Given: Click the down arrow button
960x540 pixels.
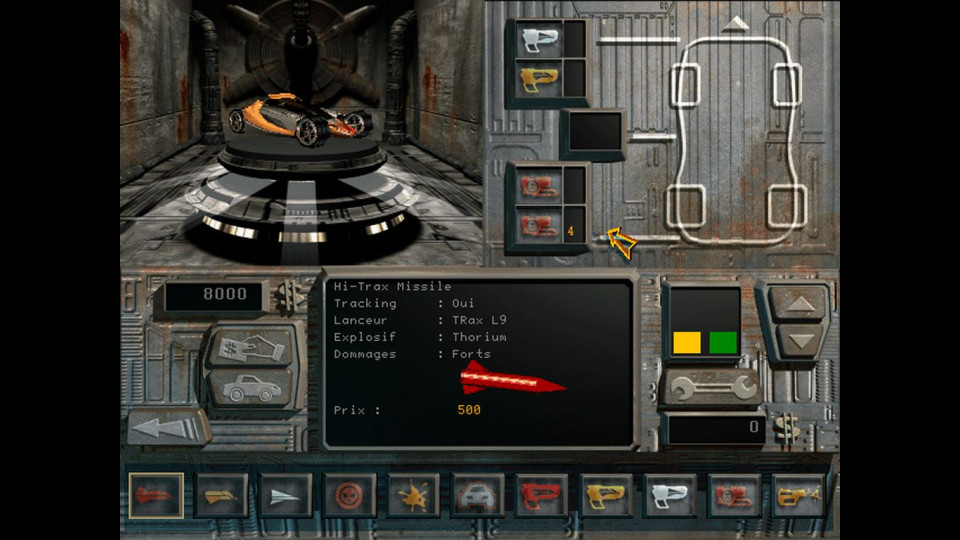Looking at the screenshot, I should [796, 340].
